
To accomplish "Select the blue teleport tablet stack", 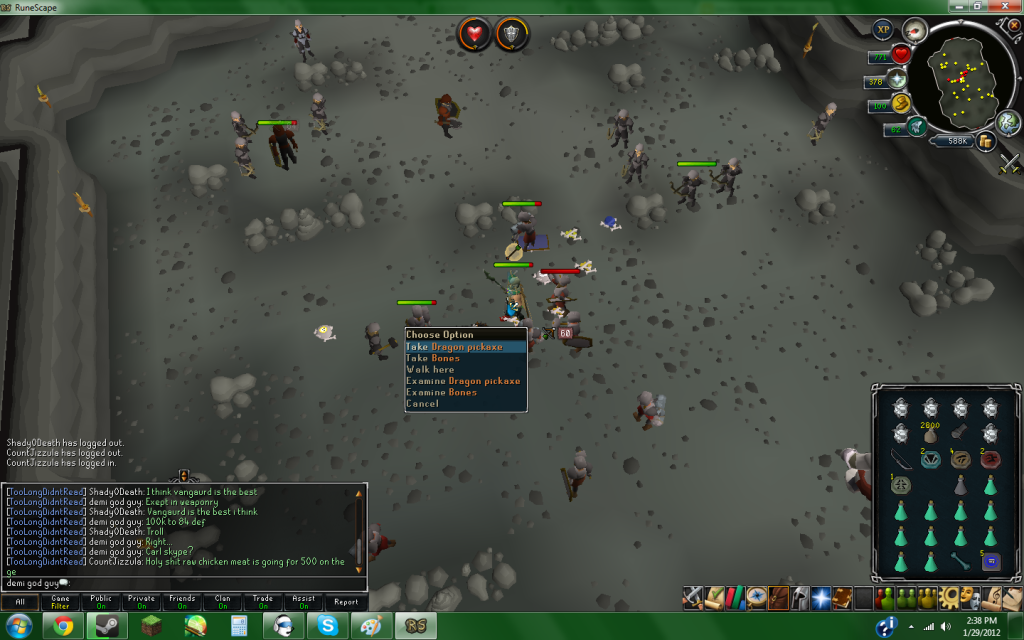I will pyautogui.click(x=991, y=560).
